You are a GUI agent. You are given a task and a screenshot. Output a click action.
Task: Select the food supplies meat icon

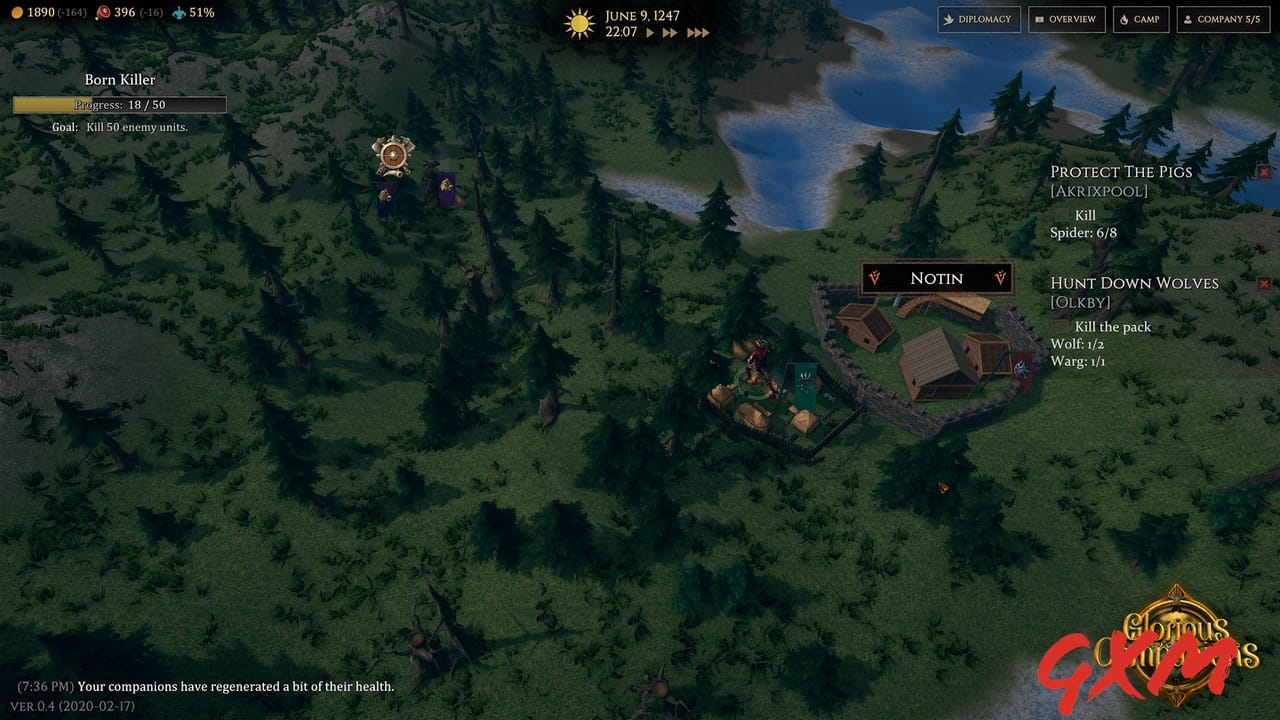click(103, 13)
